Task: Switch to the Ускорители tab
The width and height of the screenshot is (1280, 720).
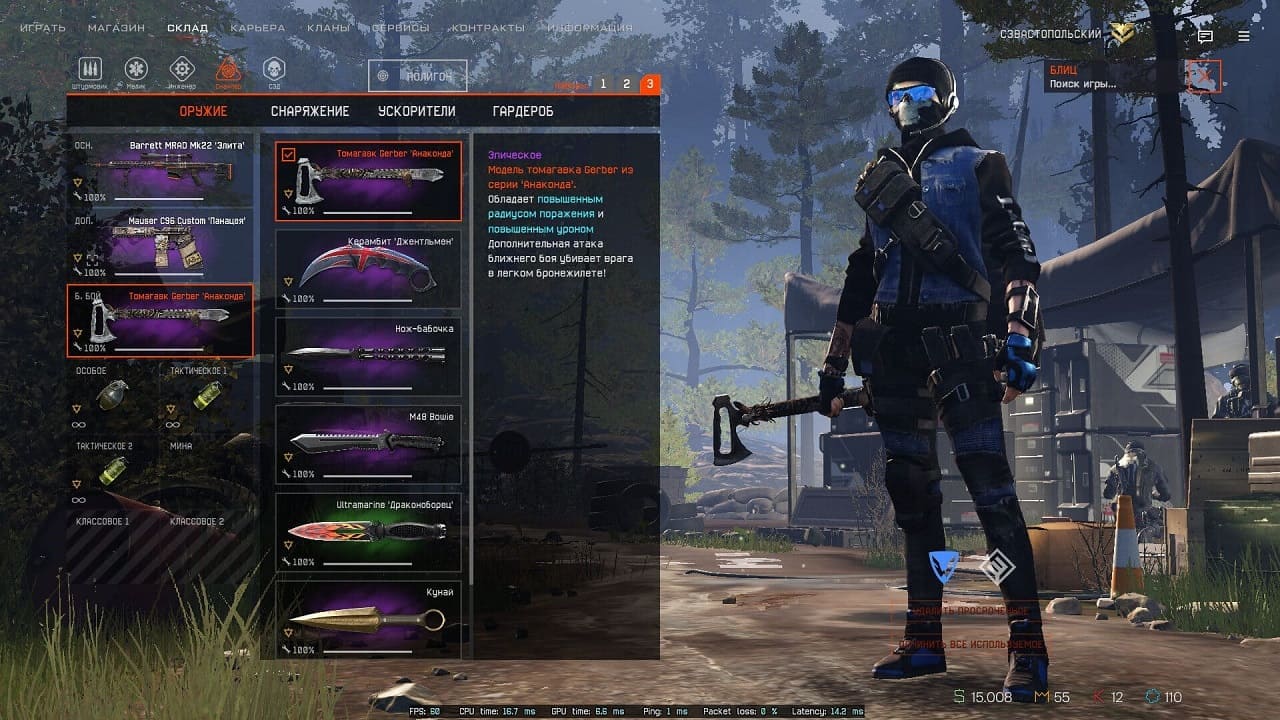Action: pyautogui.click(x=416, y=111)
